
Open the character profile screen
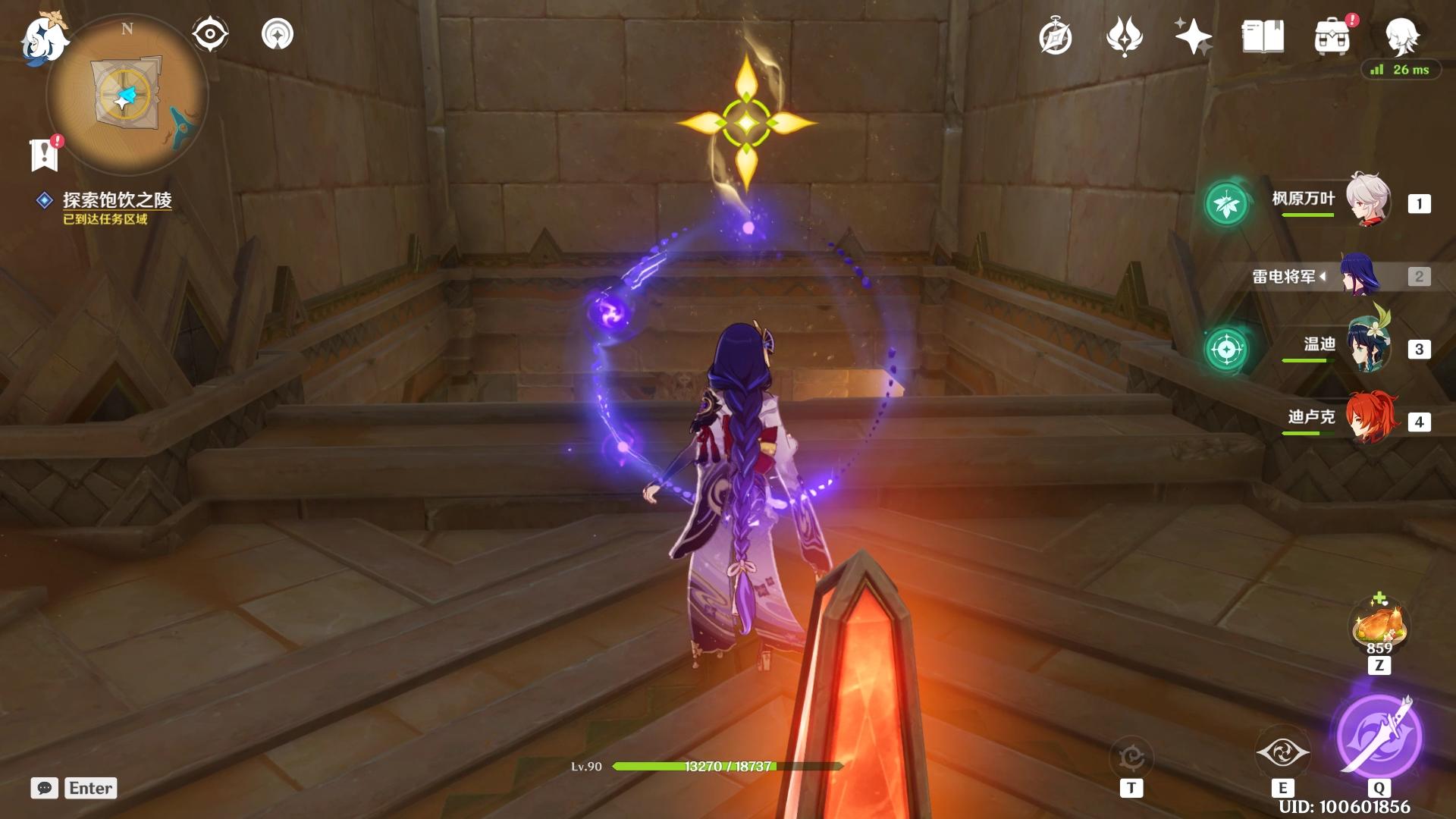pyautogui.click(x=1401, y=35)
